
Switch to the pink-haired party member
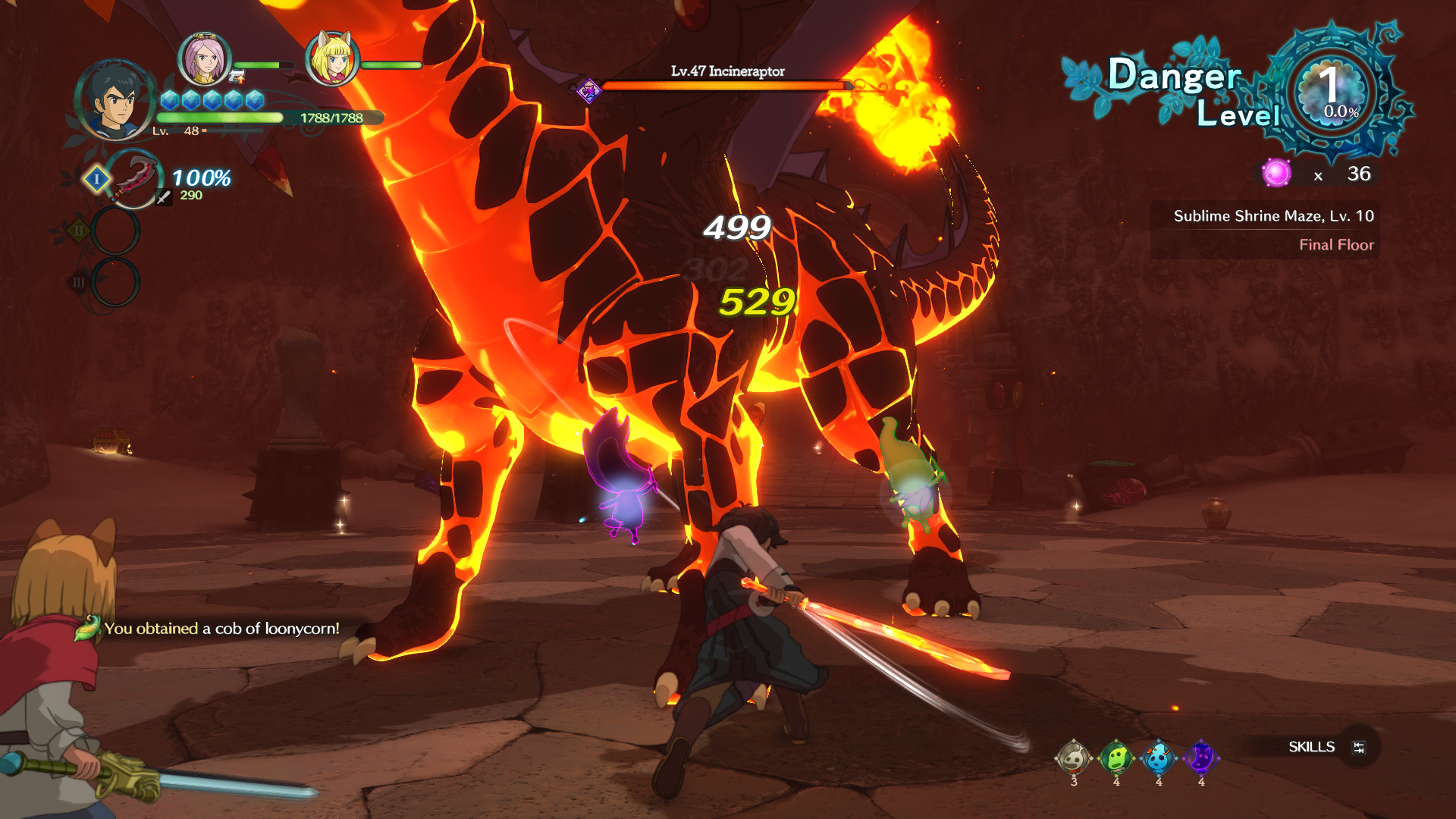point(204,59)
